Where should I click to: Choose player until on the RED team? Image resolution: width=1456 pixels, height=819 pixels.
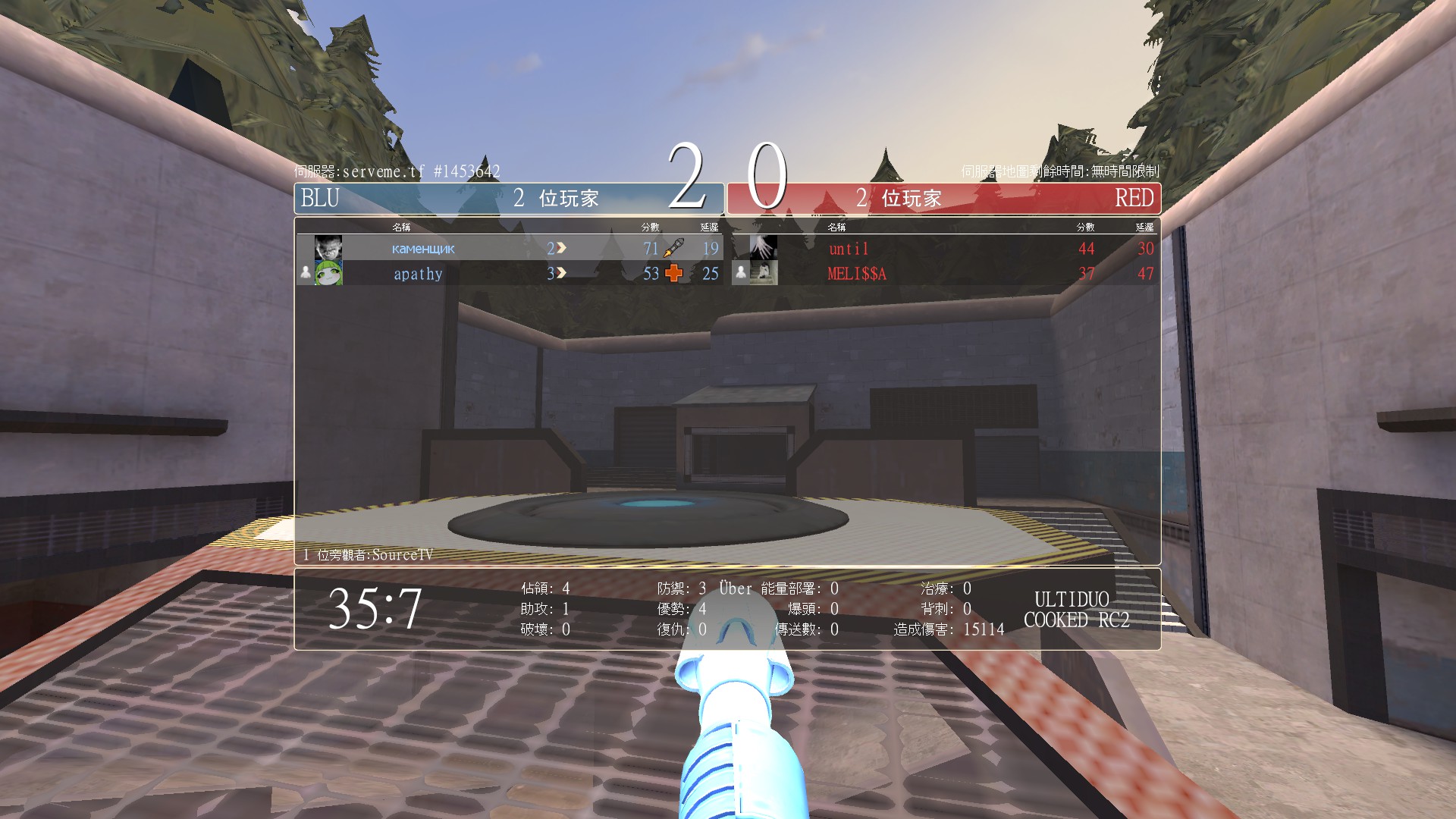[849, 249]
